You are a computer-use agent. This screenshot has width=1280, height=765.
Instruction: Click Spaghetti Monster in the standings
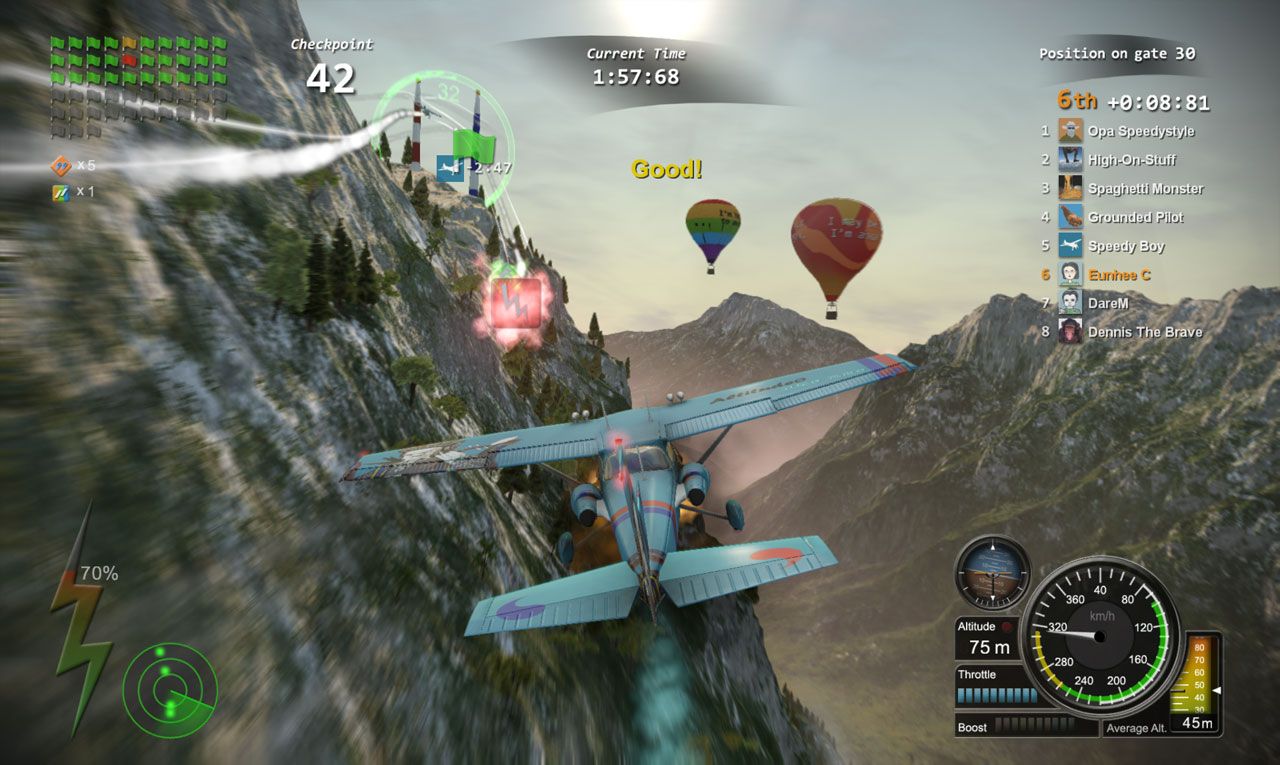(x=1145, y=189)
